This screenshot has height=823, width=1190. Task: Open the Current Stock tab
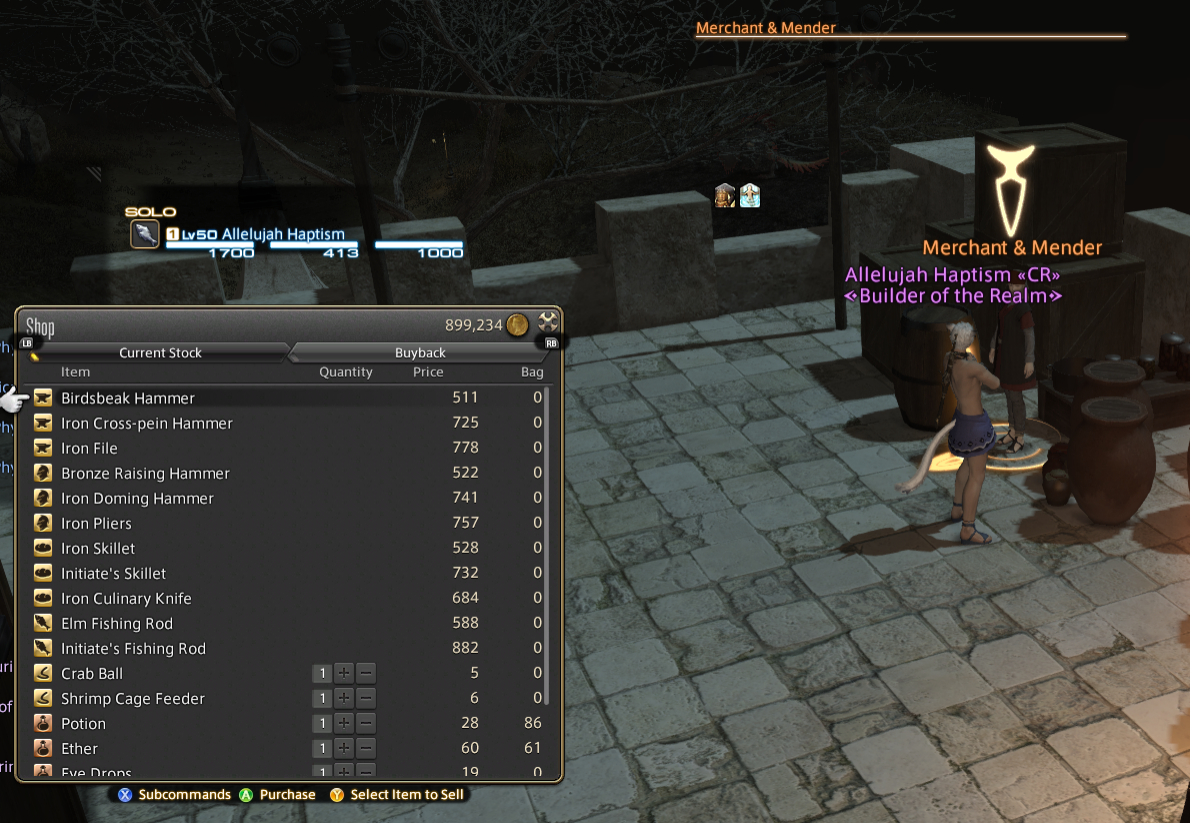point(160,353)
